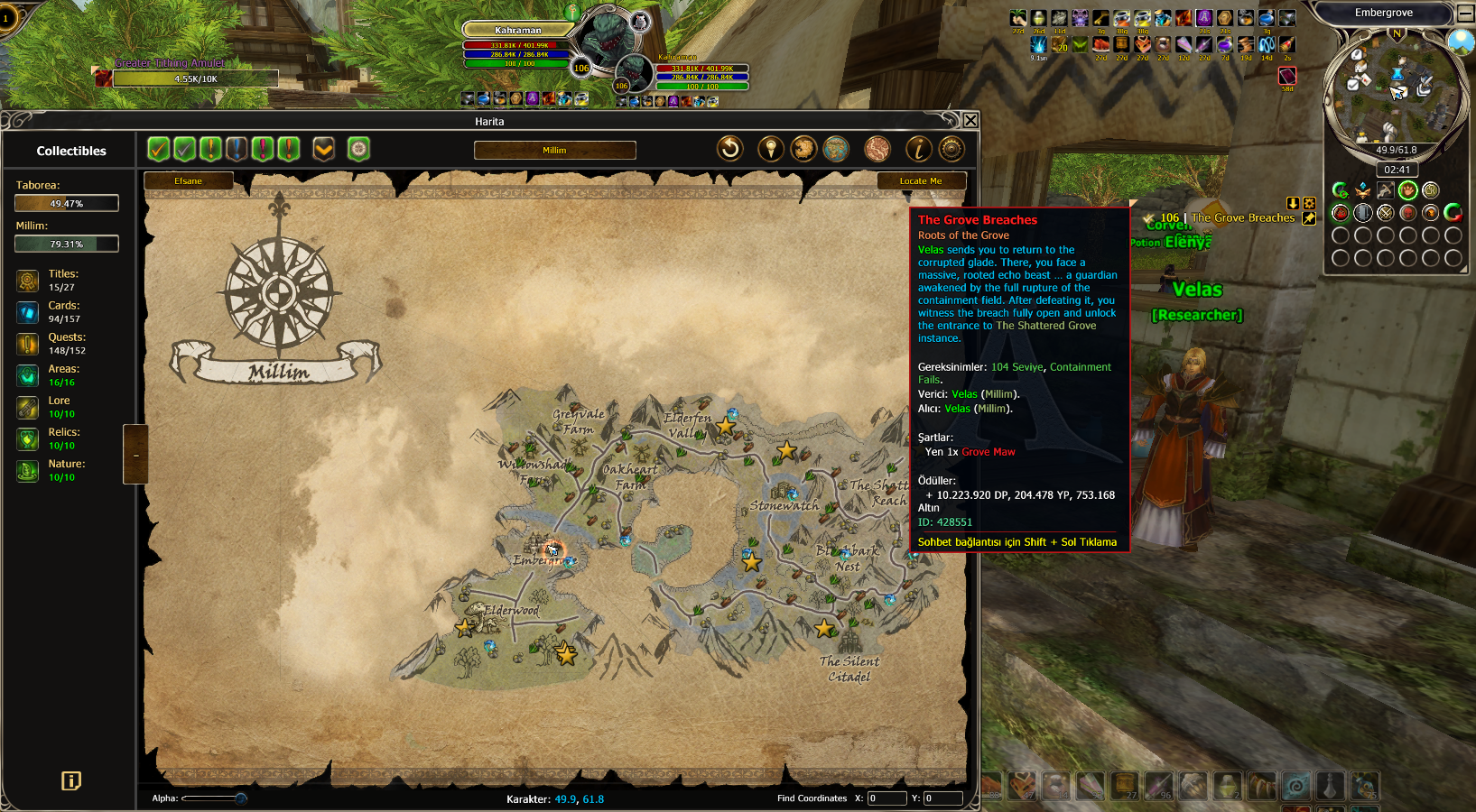Image resolution: width=1476 pixels, height=812 pixels.
Task: Toggle the orange chevron filter shield
Action: pos(323,149)
